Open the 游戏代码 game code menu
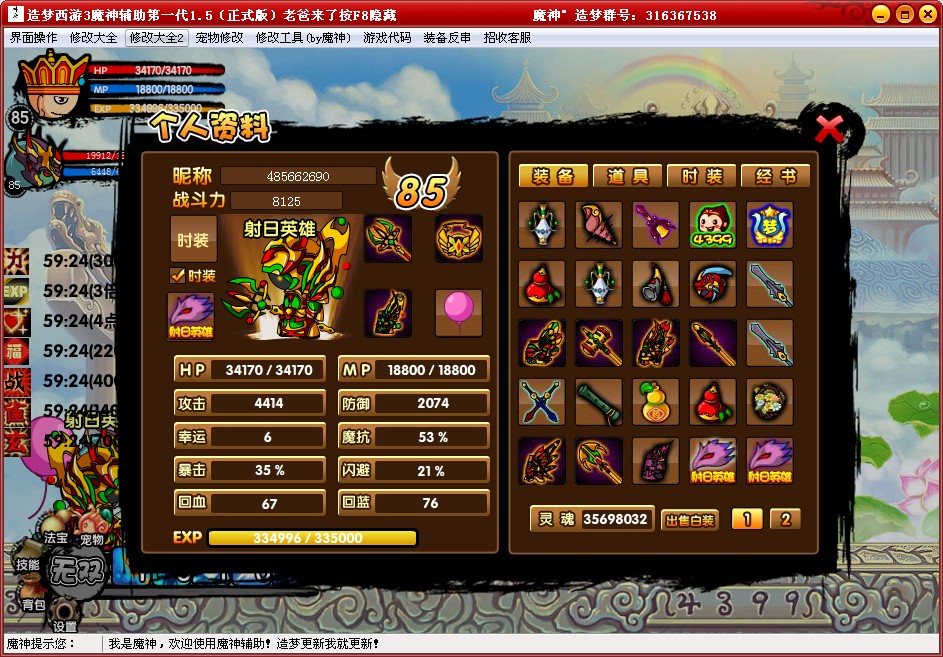This screenshot has height=657, width=943. [387, 38]
